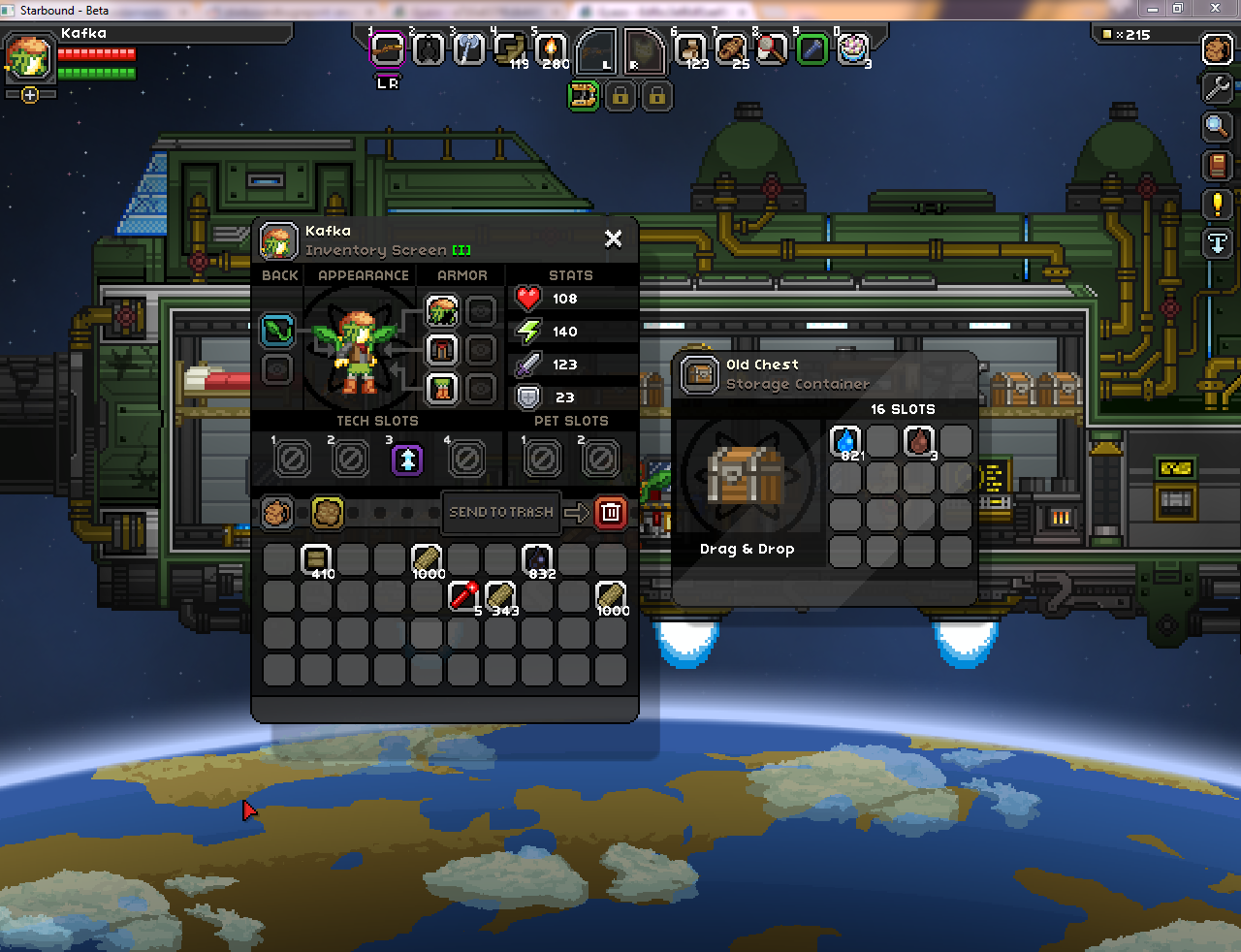Select the hotbar rifle in slot 1
This screenshot has width=1241, height=952.
[x=387, y=48]
